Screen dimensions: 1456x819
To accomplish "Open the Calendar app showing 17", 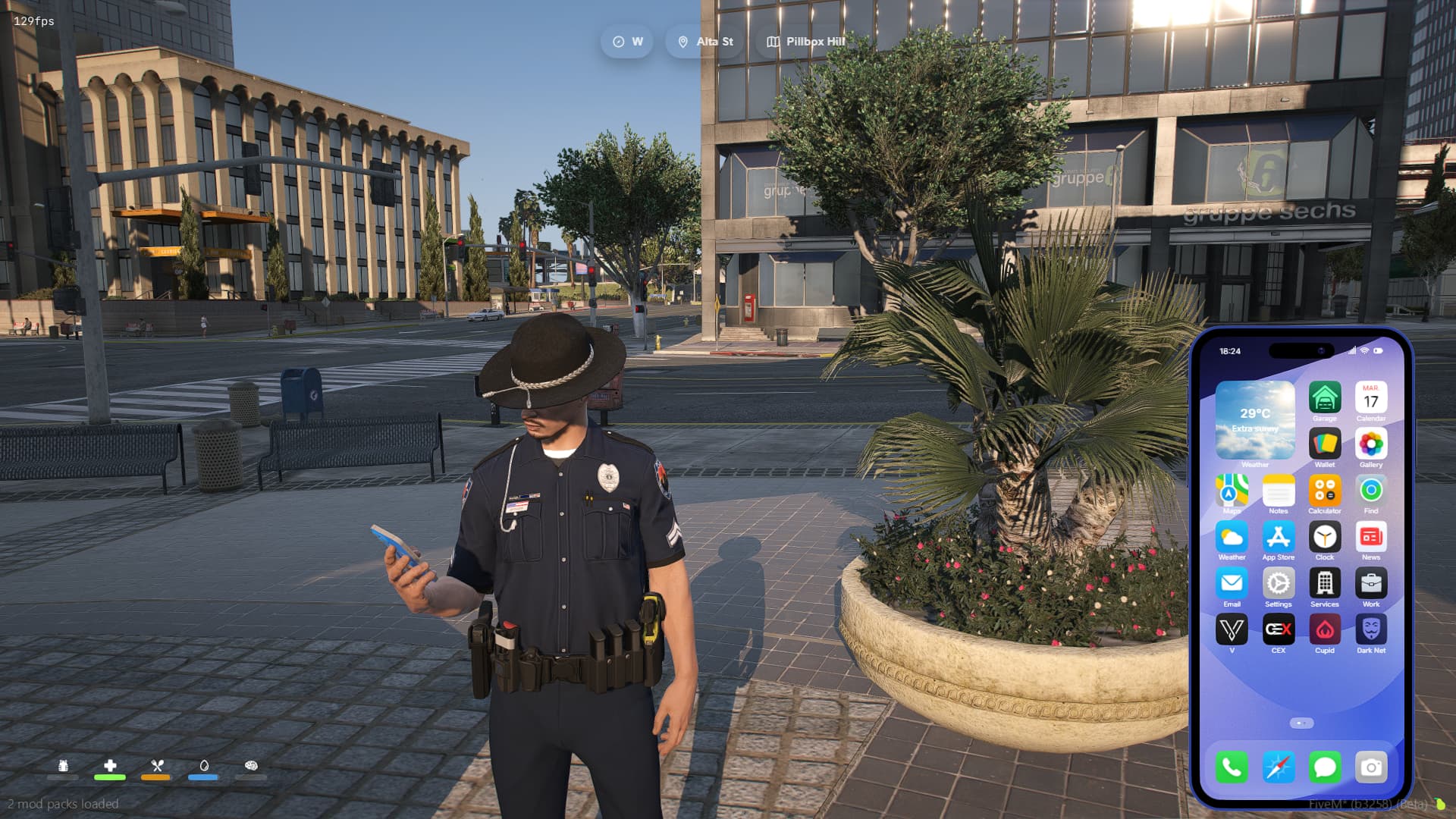I will coord(1370,398).
